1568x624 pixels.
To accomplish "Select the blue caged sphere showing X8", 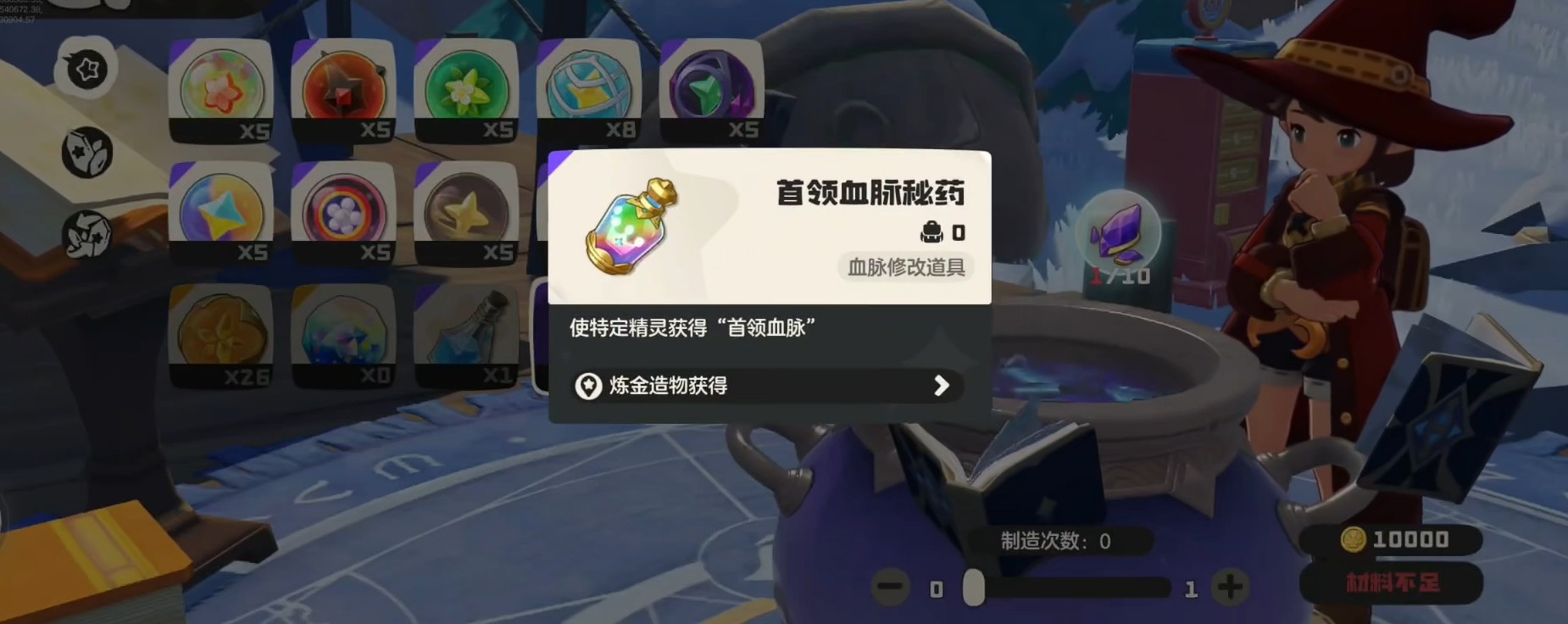I will click(588, 88).
